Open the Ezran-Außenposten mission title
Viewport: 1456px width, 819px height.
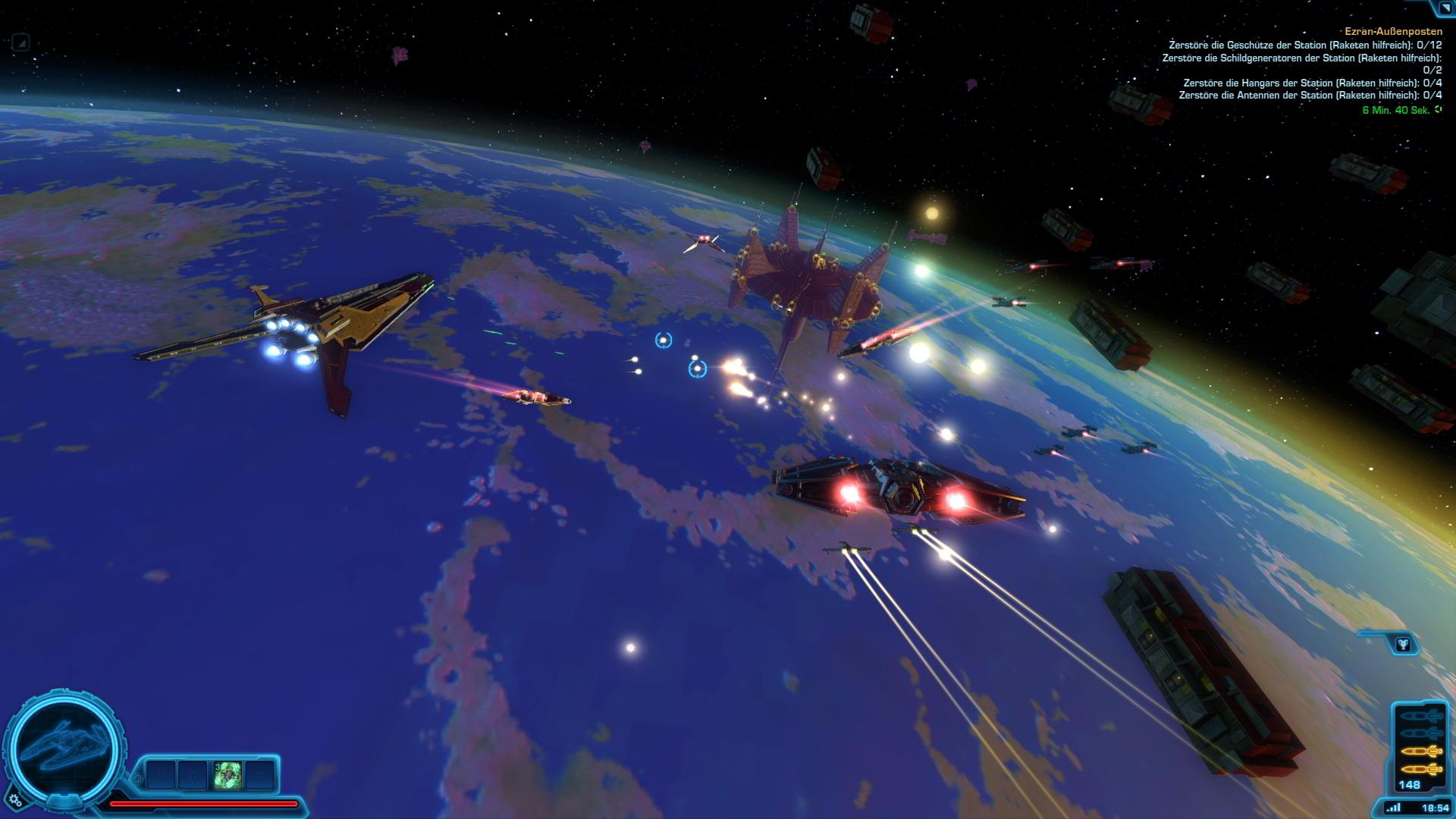point(1392,32)
